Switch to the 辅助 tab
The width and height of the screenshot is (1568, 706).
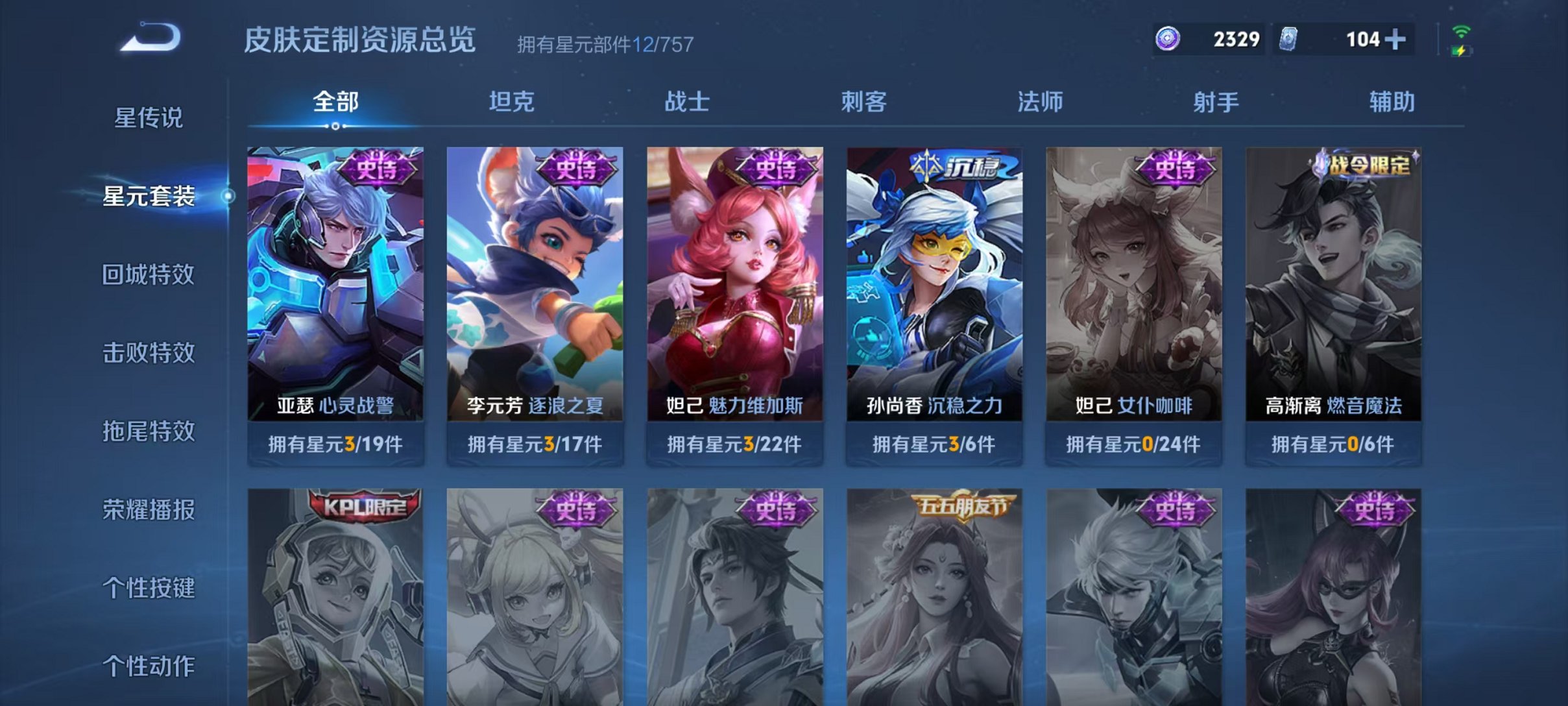[x=1393, y=101]
